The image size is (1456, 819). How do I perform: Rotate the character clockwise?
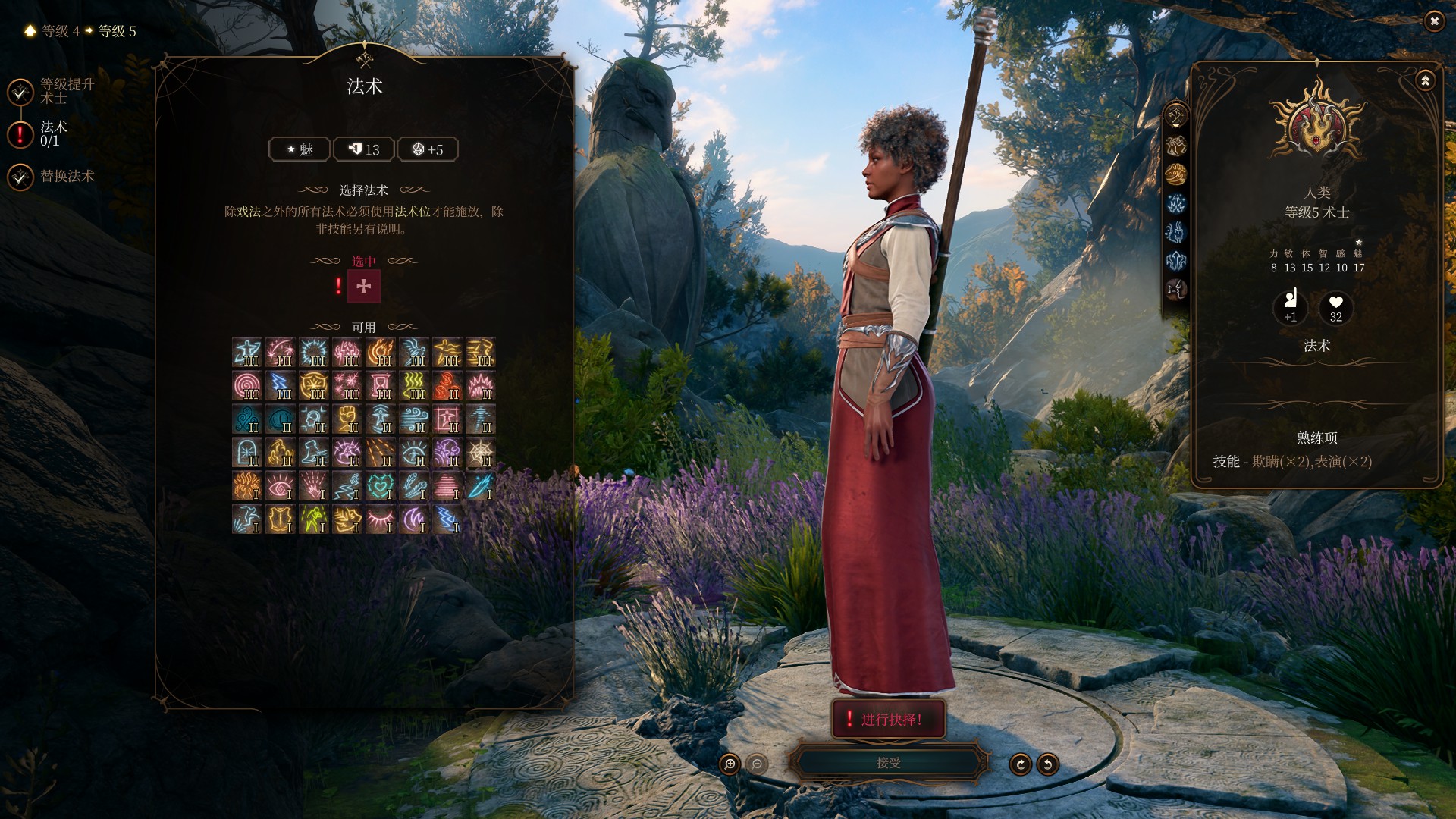[1020, 764]
